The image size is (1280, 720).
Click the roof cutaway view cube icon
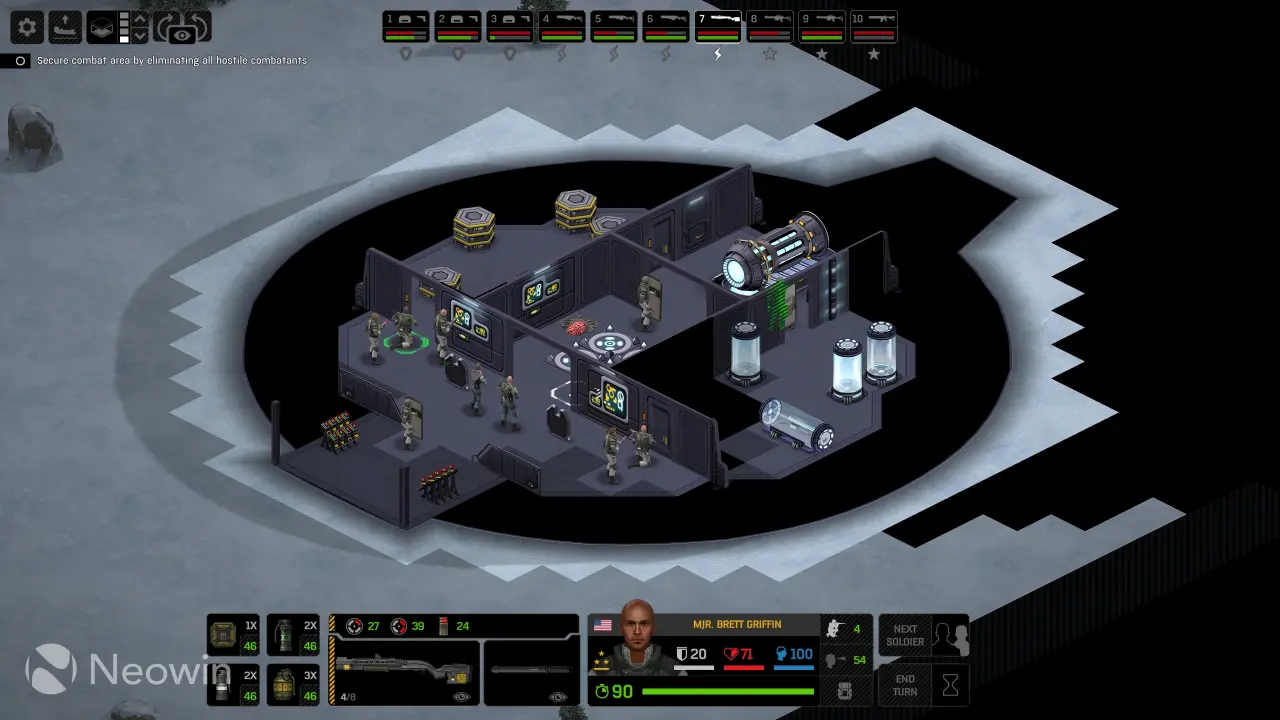point(100,26)
